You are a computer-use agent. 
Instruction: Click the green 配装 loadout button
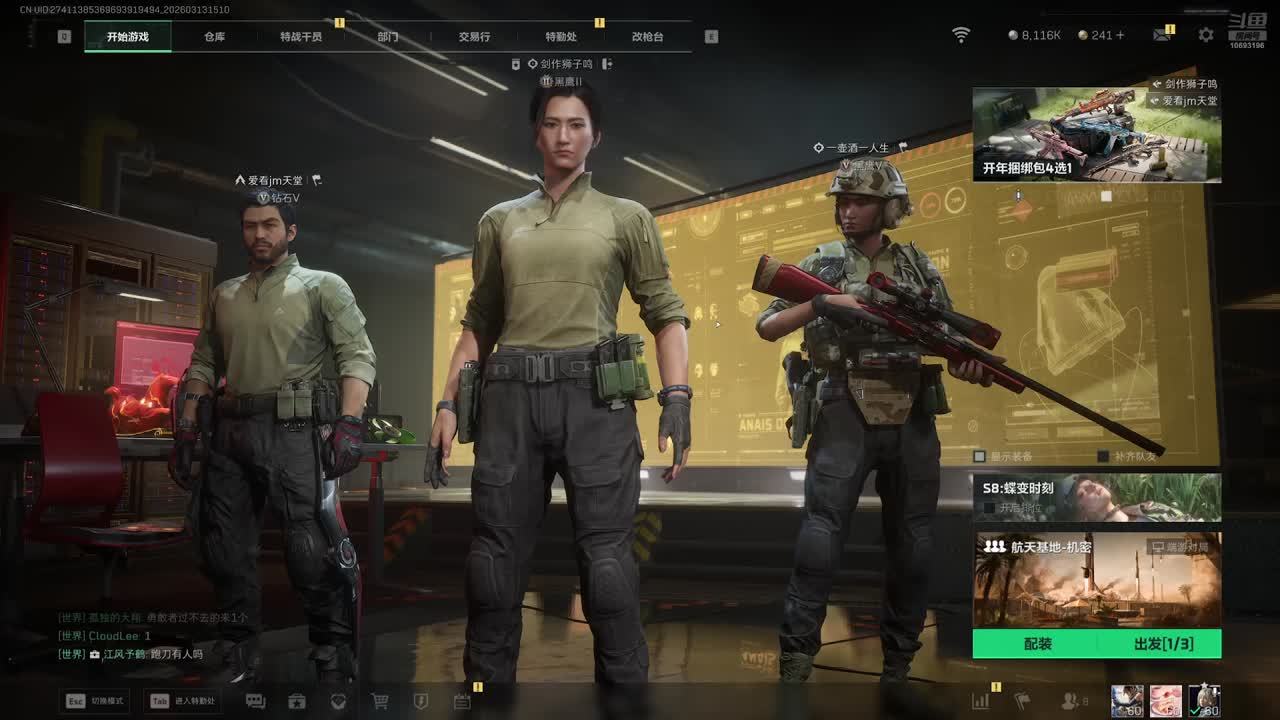[x=1037, y=644]
